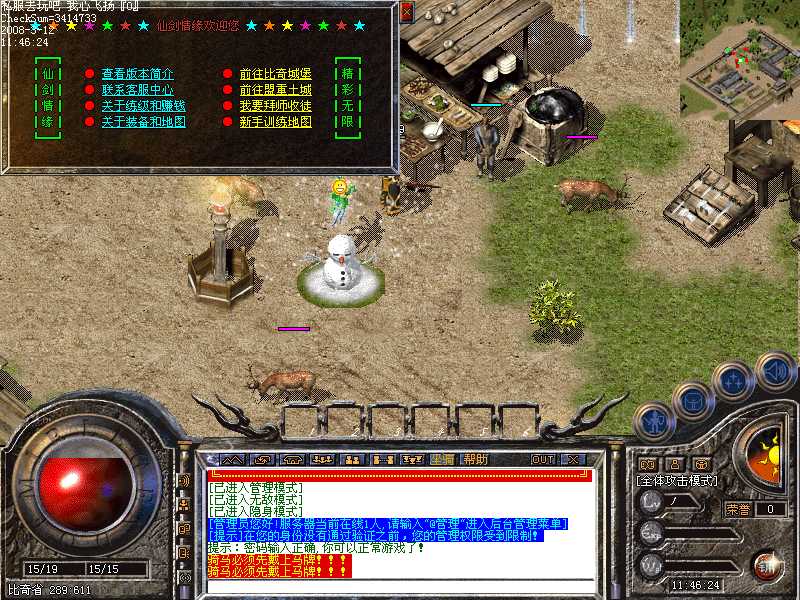This screenshot has width=800, height=600.
Task: Click the 全体攻击模式 attack mode label
Action: tap(678, 481)
